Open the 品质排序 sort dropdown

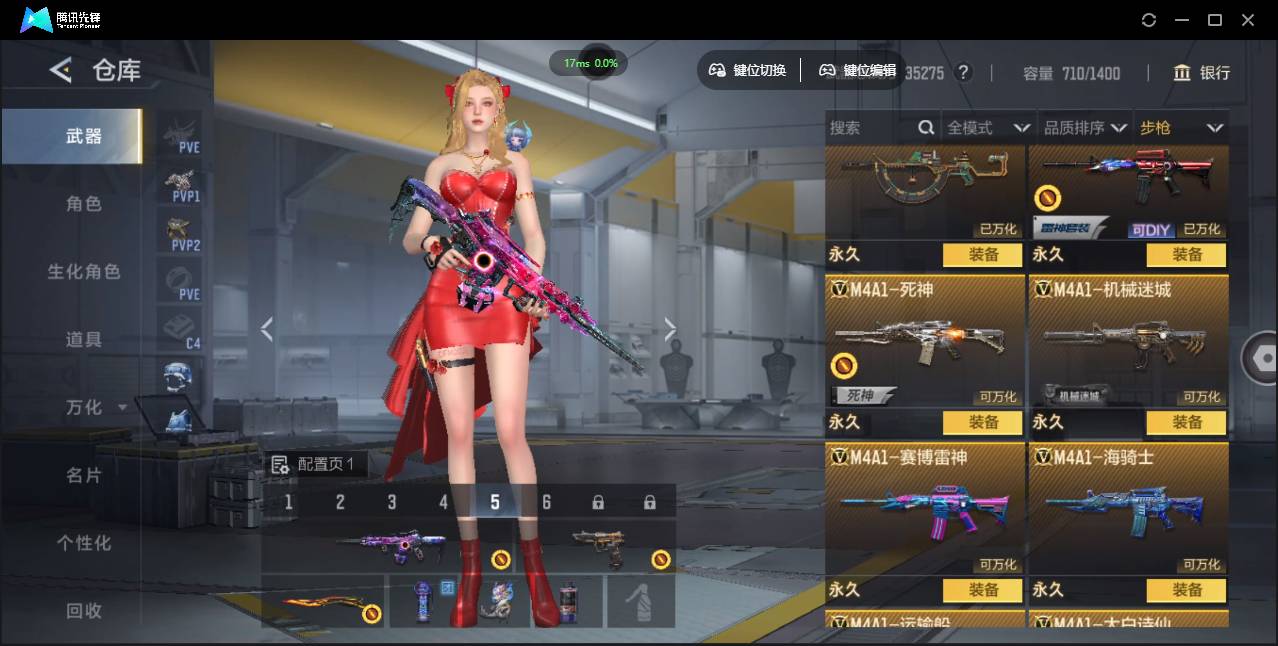point(1085,128)
